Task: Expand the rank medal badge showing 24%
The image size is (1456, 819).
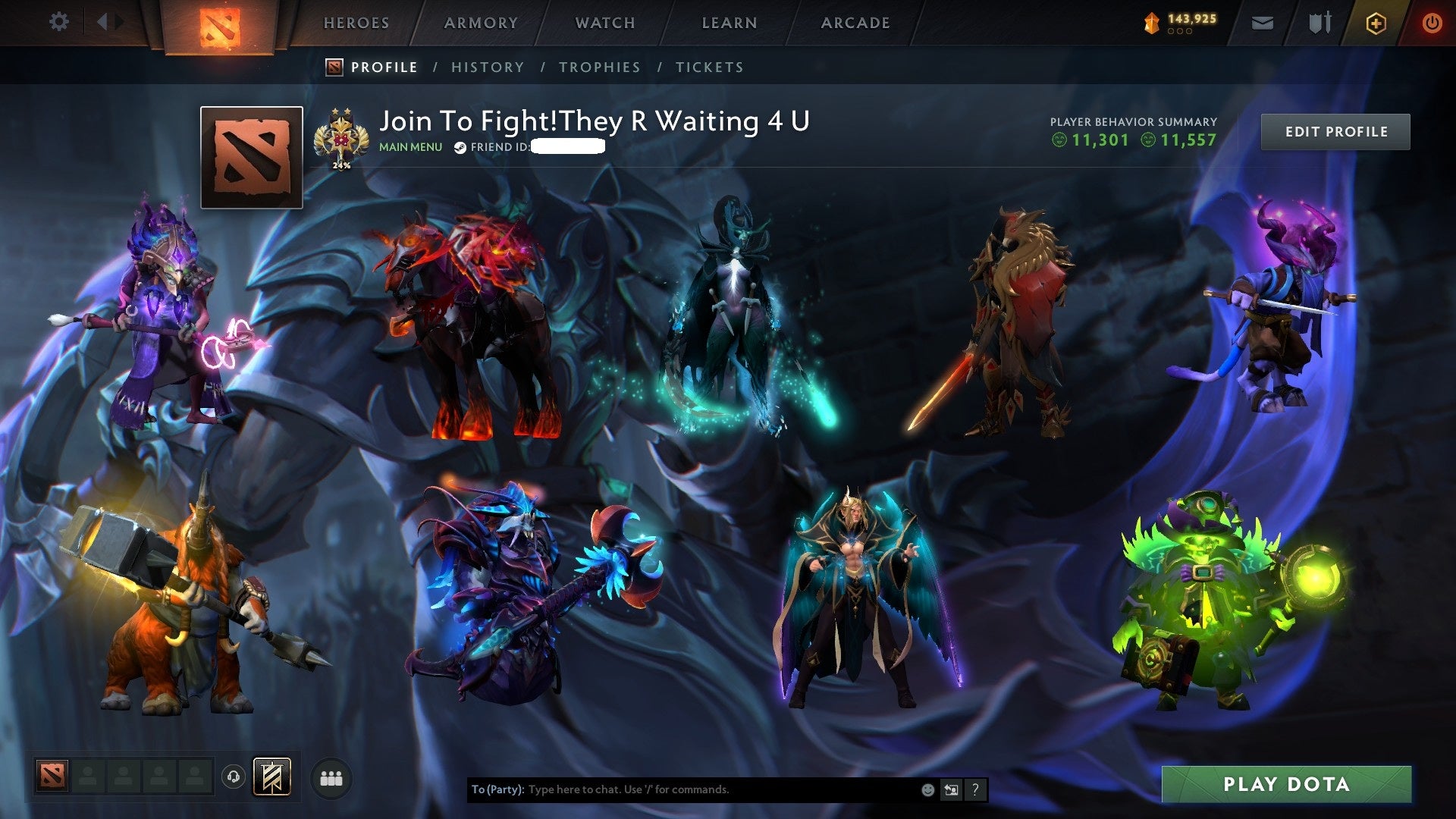Action: [x=343, y=136]
